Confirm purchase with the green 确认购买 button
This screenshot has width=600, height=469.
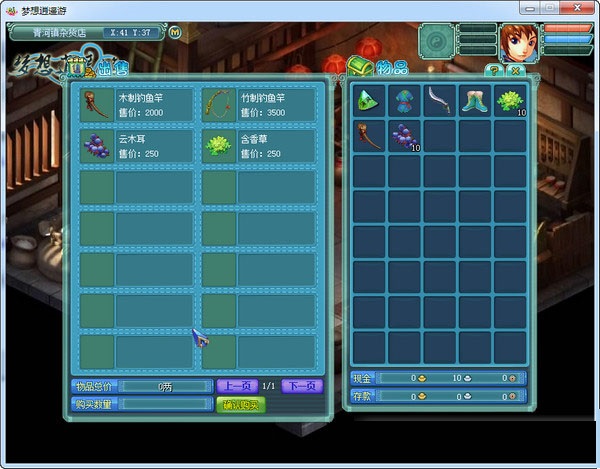coord(241,404)
